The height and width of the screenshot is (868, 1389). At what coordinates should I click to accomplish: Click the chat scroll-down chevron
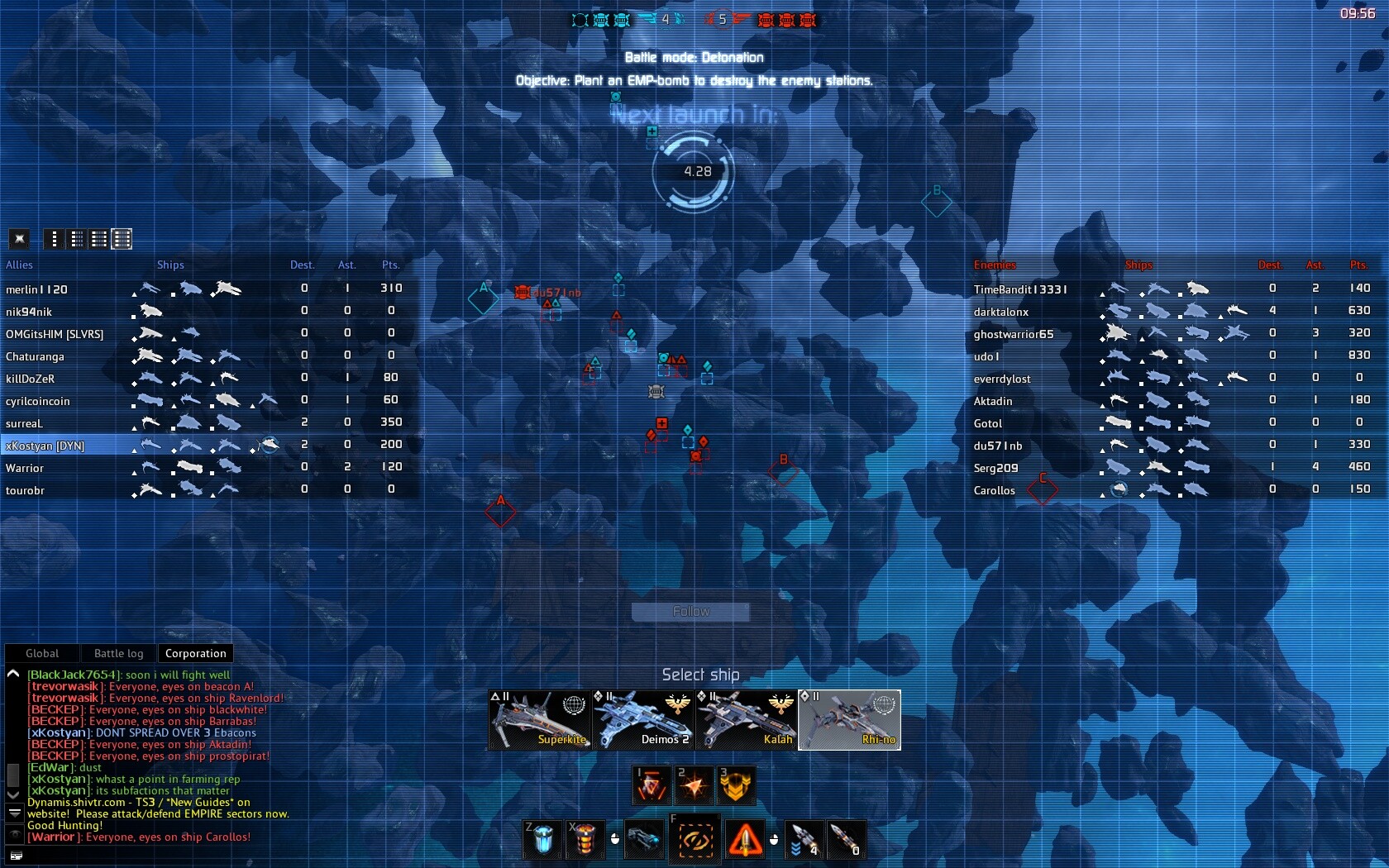[12, 796]
